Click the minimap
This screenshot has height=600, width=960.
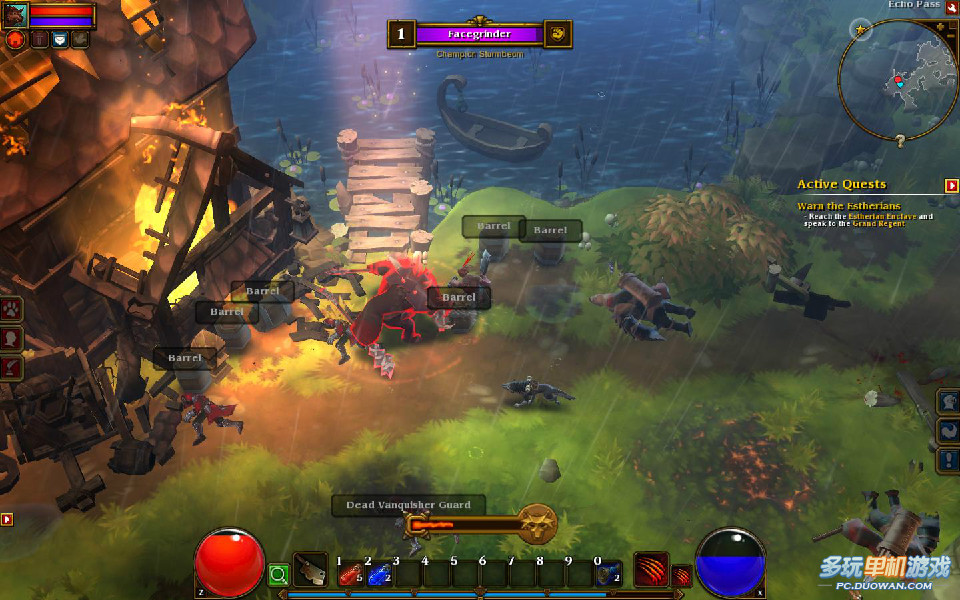[897, 80]
